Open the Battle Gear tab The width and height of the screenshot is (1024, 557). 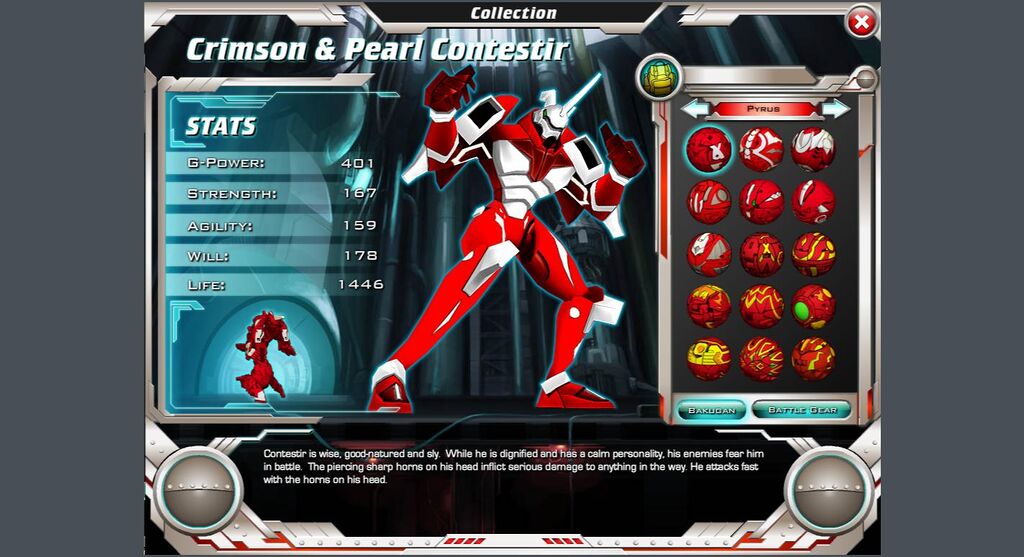coord(801,410)
